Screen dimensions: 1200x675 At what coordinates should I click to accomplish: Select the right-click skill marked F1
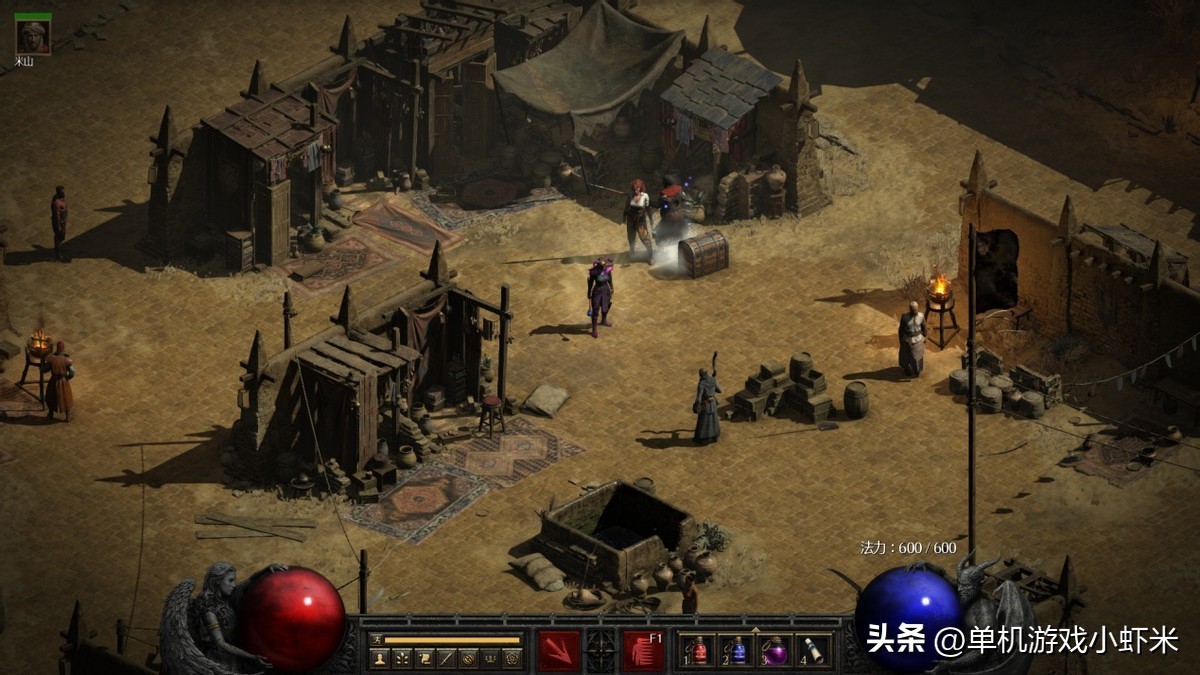point(643,650)
